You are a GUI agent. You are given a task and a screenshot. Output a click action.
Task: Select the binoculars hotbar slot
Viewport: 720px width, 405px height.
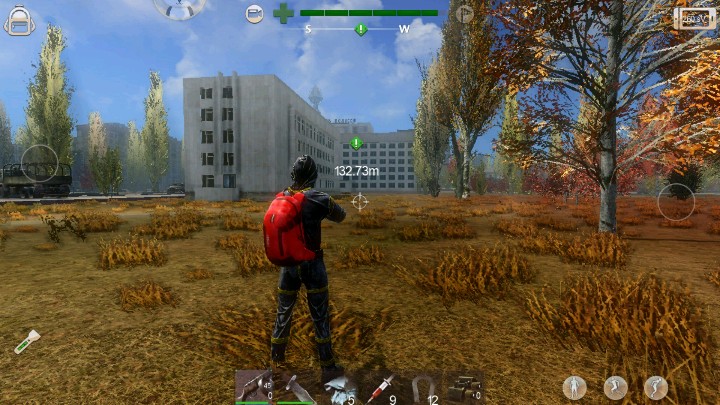[x=463, y=387]
